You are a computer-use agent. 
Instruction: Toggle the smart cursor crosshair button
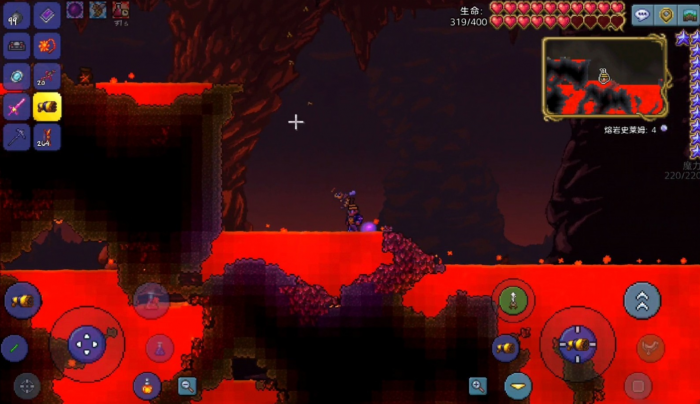[26, 384]
